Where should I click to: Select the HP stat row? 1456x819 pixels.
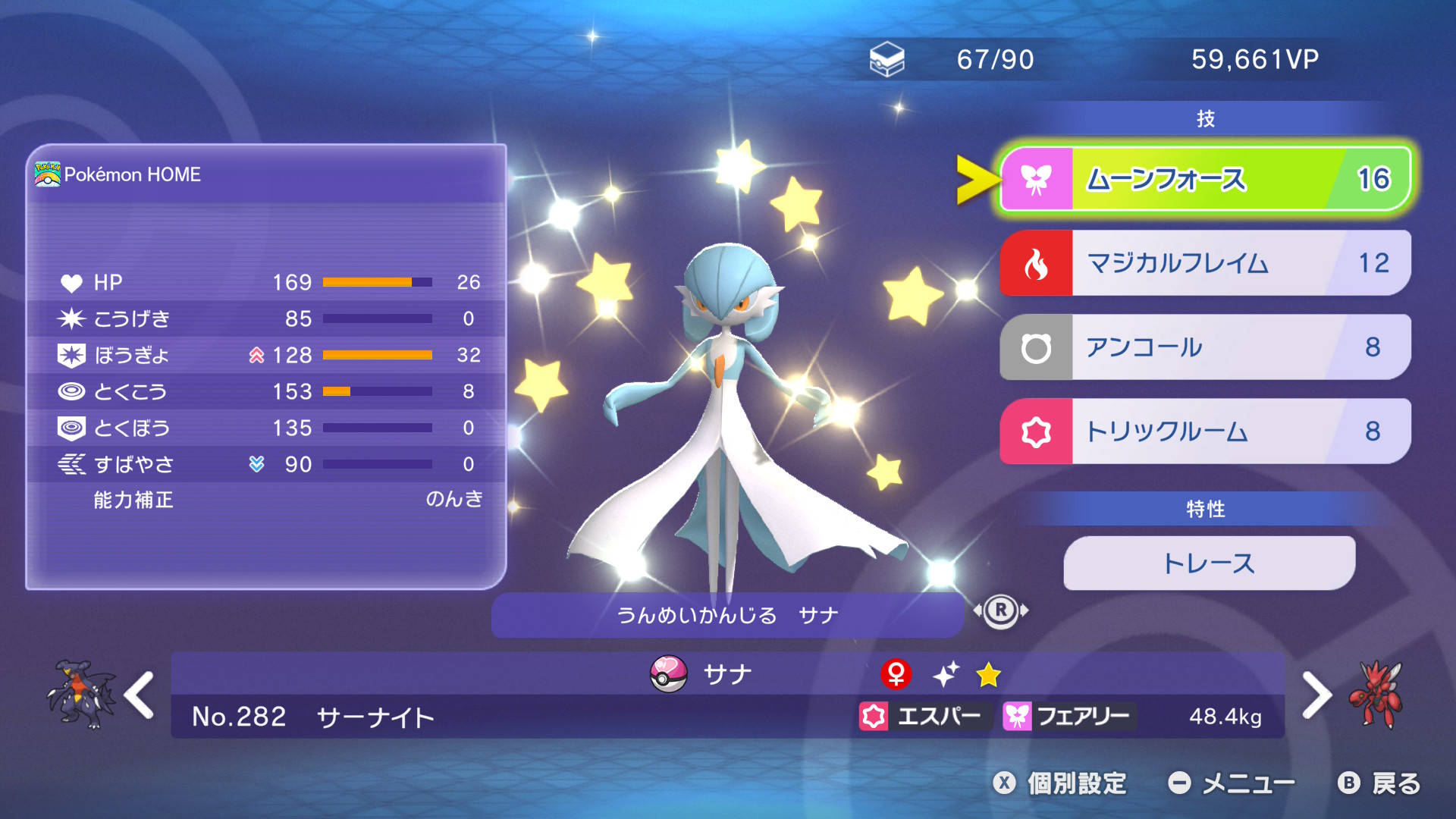click(x=265, y=282)
